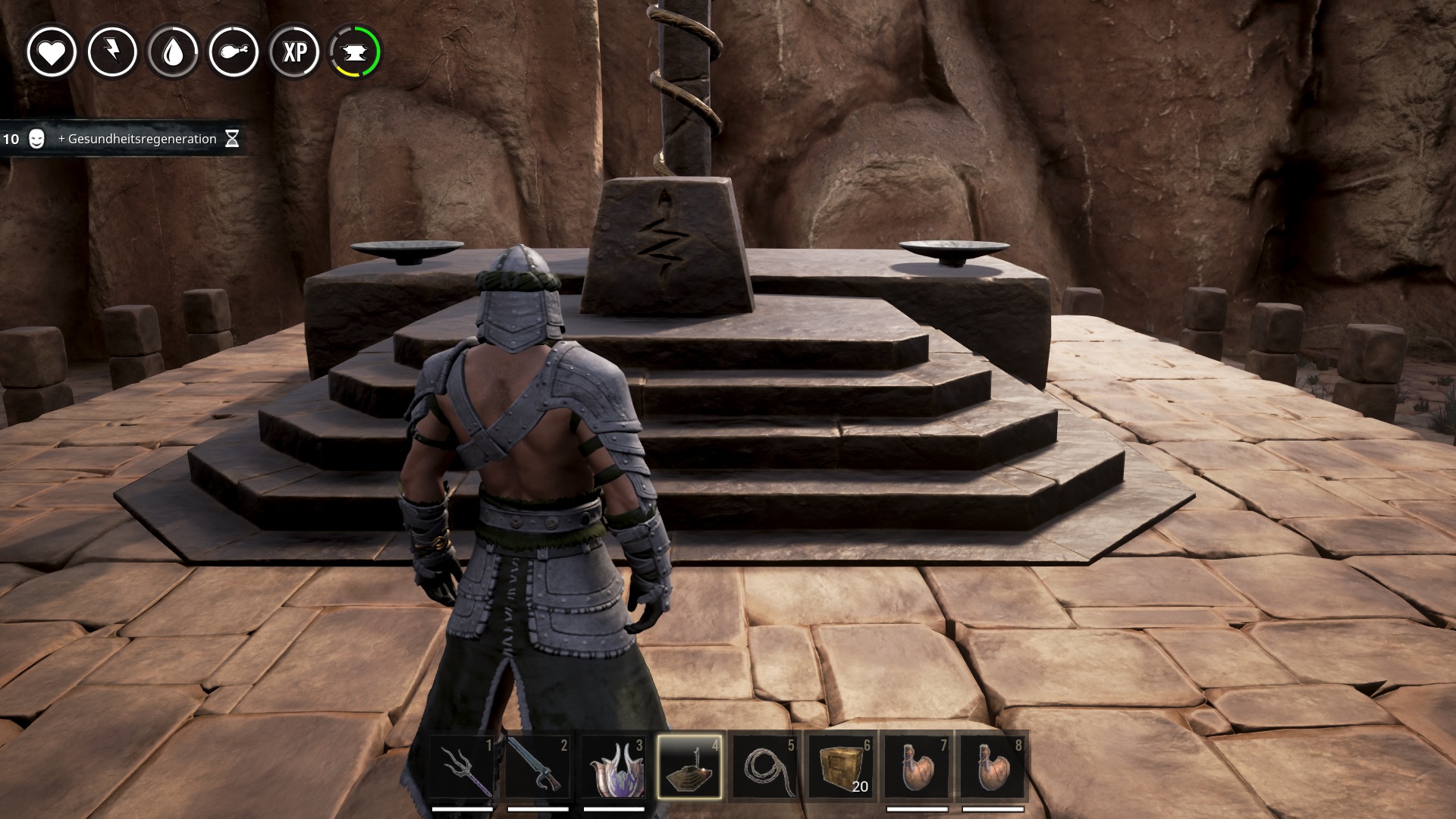The image size is (1456, 819).
Task: Select the wooden chest stack of 20
Action: click(x=841, y=766)
